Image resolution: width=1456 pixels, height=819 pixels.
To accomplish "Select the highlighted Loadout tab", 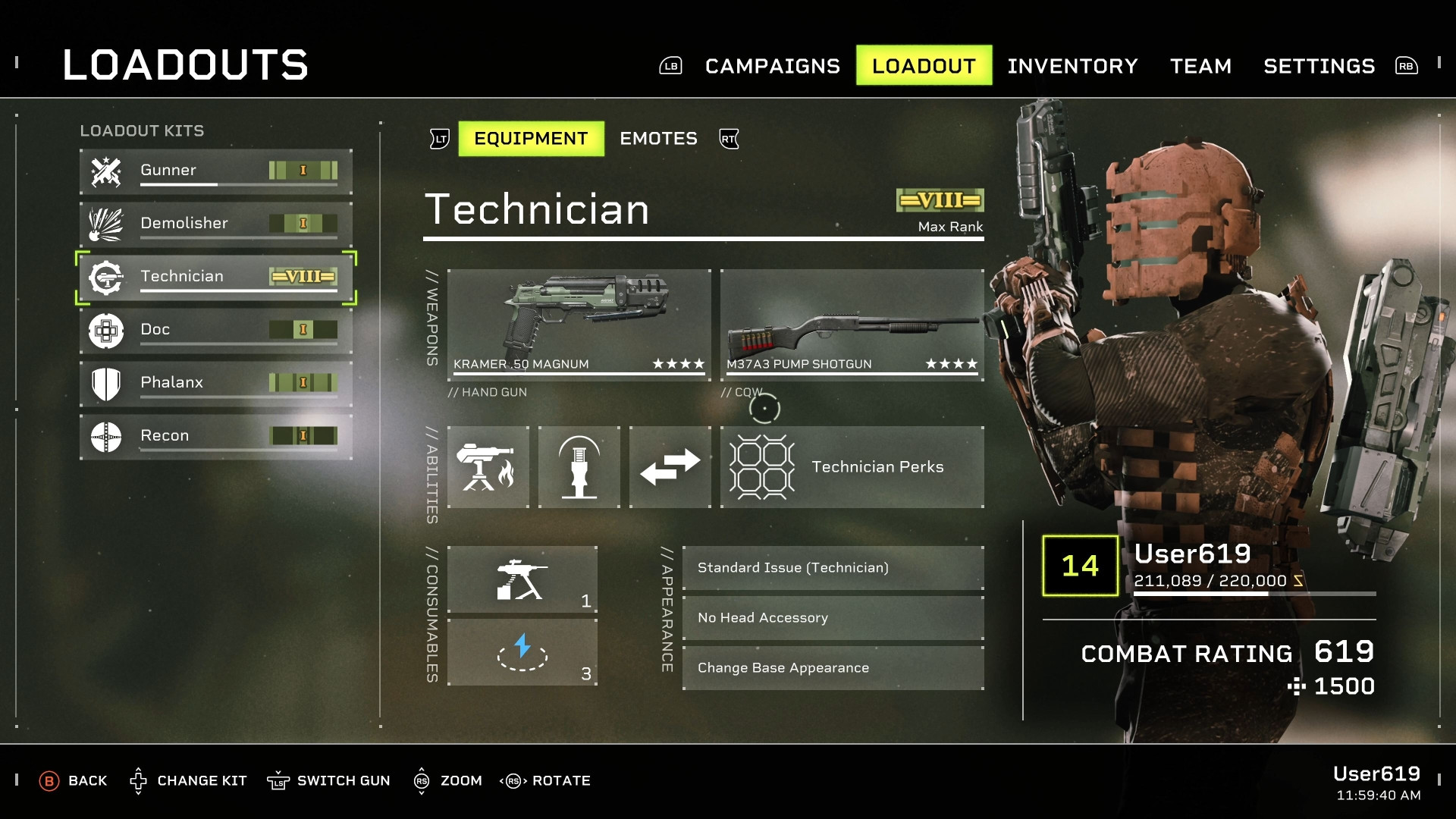I will click(924, 66).
